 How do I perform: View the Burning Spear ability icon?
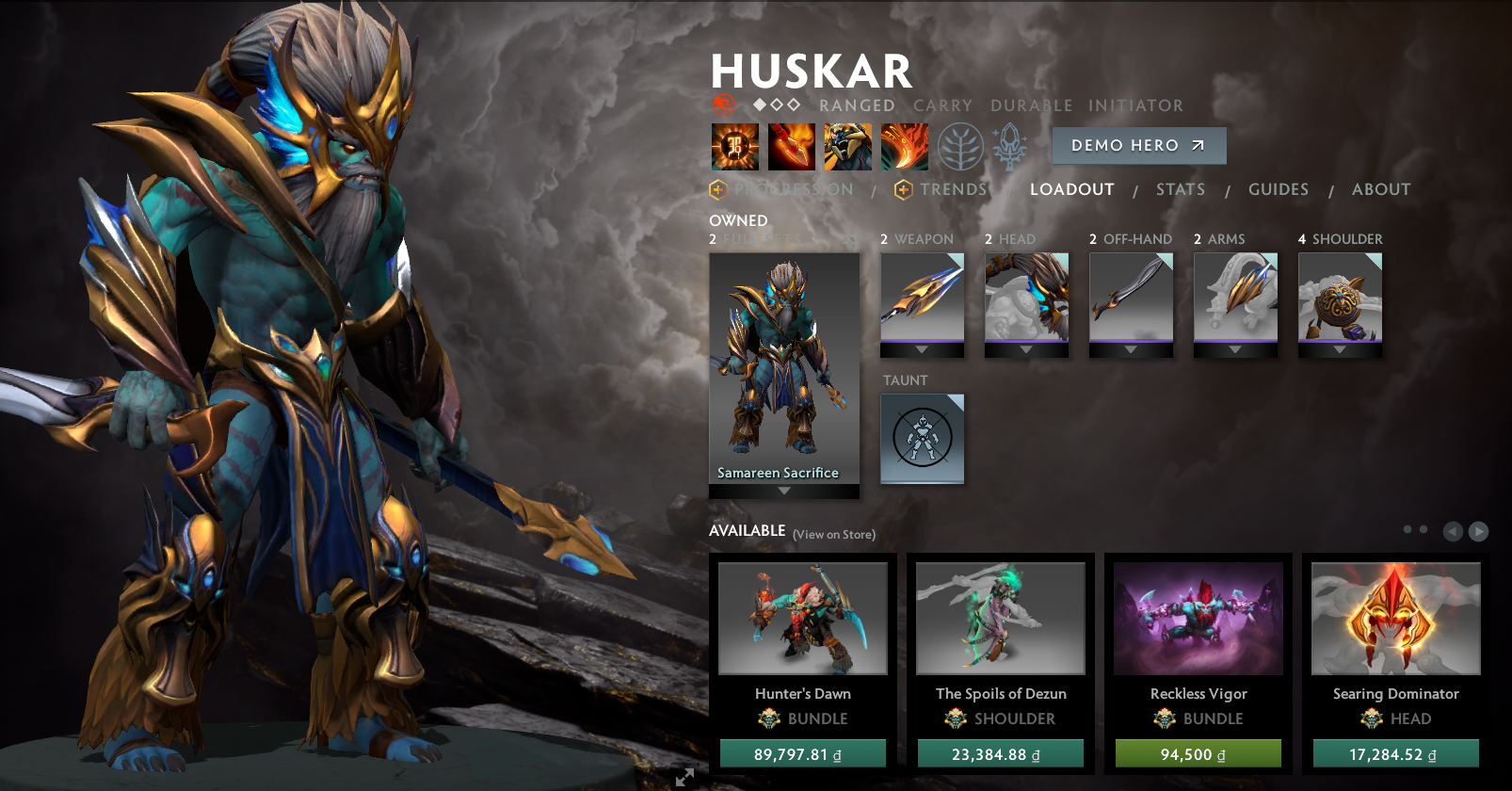(x=791, y=148)
